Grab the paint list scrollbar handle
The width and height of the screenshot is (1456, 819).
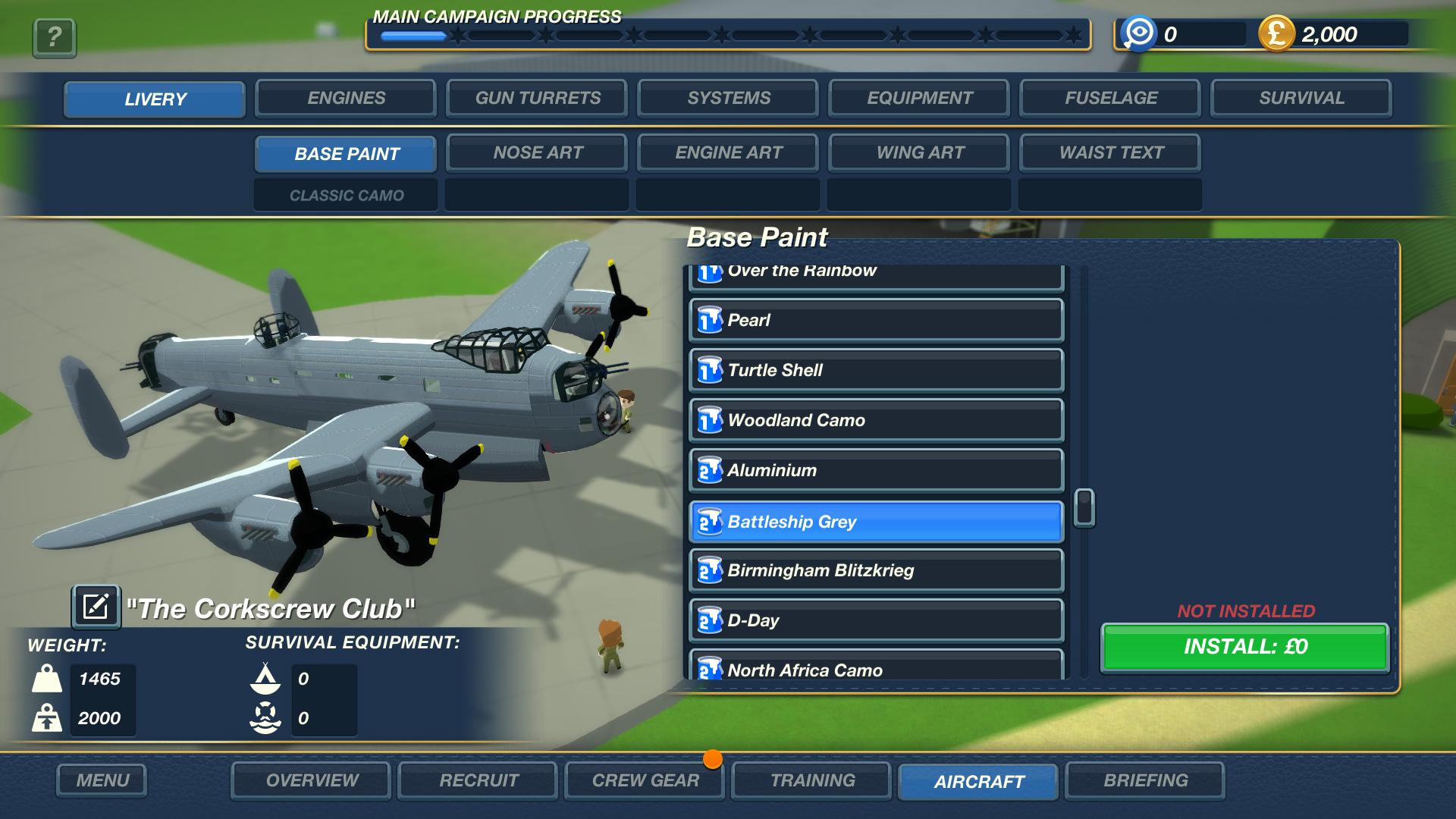(1086, 509)
